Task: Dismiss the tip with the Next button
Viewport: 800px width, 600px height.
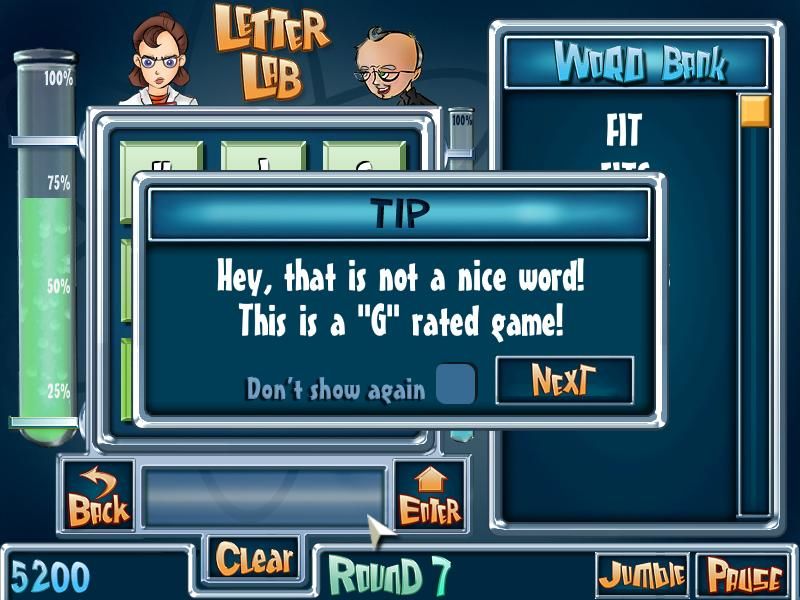Action: click(x=564, y=381)
